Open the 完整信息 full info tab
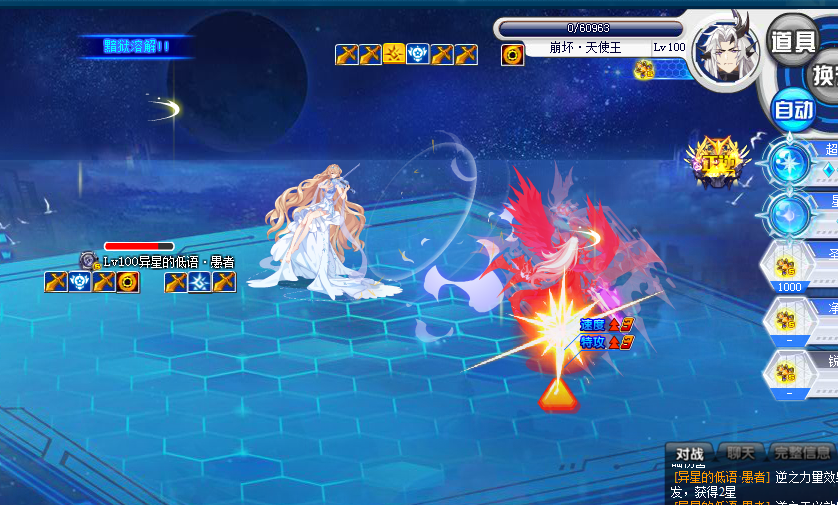The image size is (838, 505). [x=802, y=453]
